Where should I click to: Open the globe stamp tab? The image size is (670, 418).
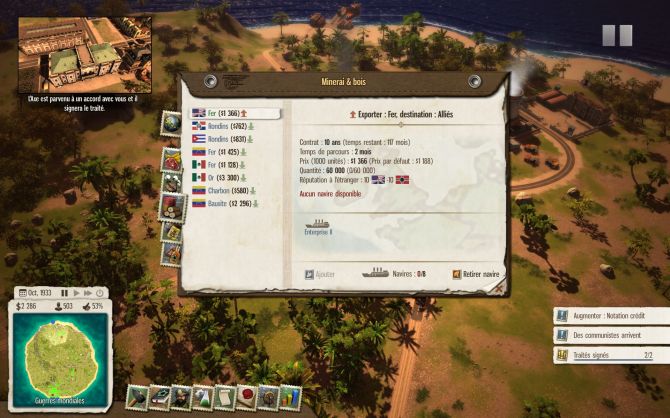171,123
